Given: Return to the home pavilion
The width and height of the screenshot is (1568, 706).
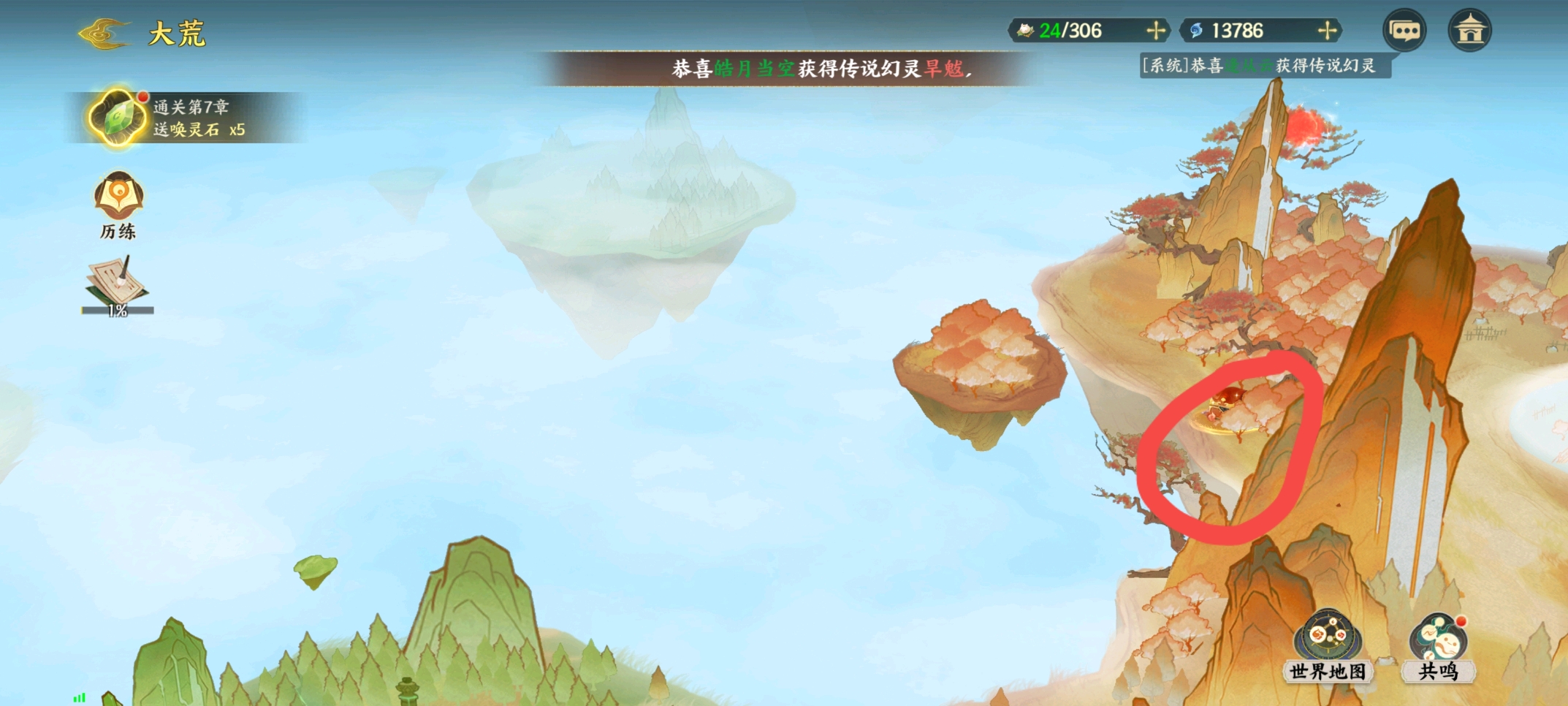Looking at the screenshot, I should coord(1469,31).
